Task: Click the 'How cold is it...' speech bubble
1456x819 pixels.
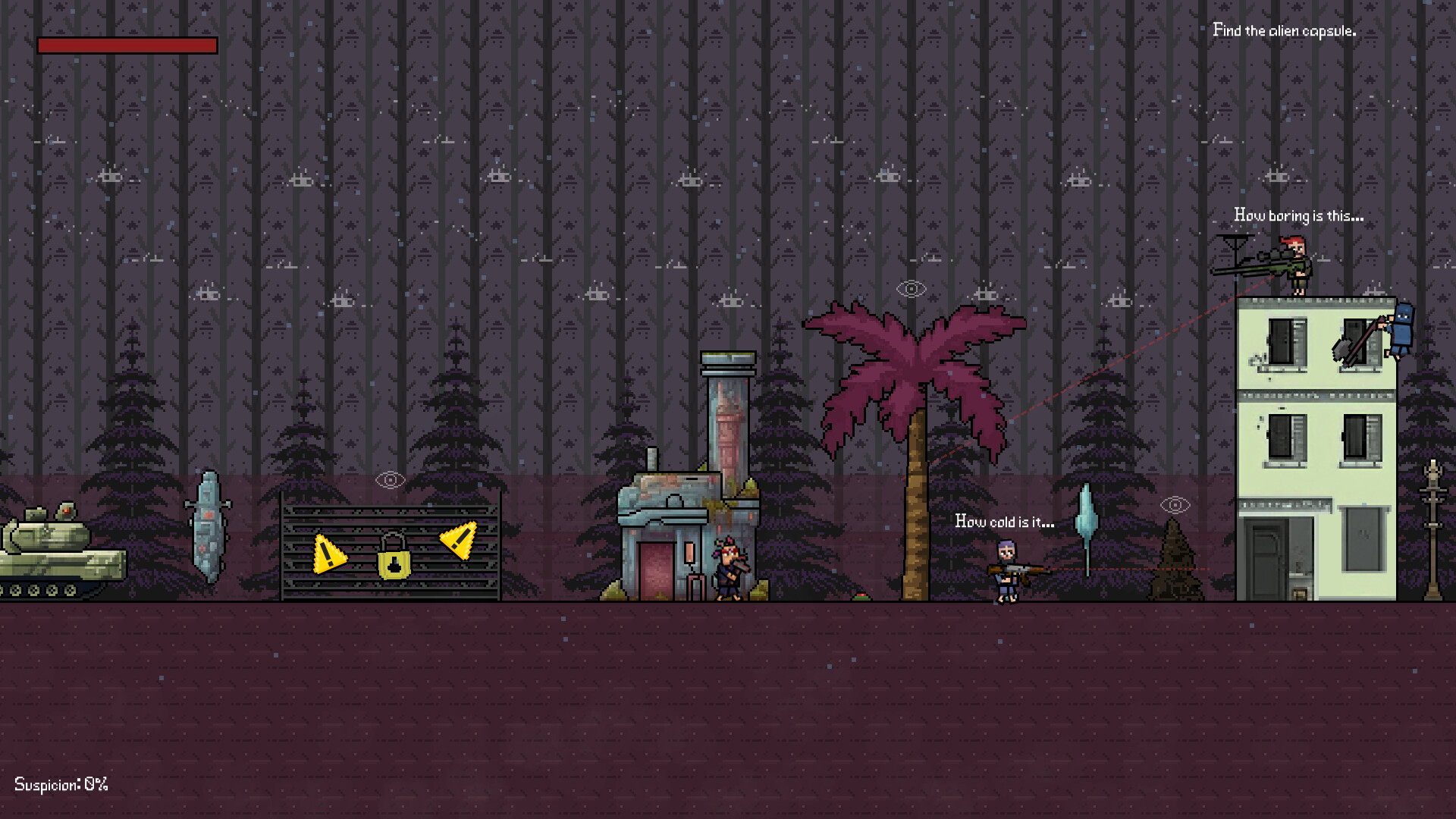Action: click(1004, 521)
